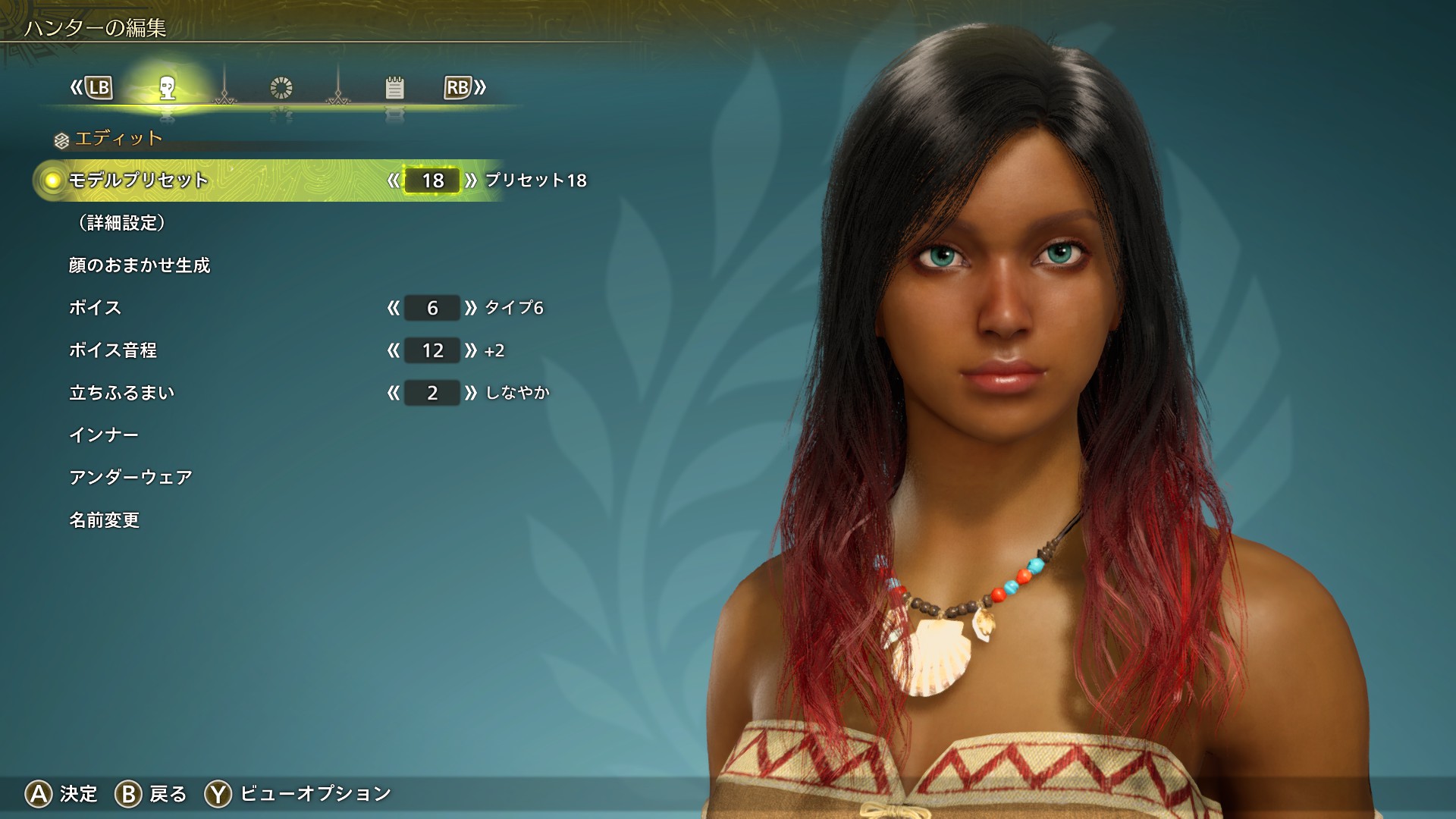Increase model preset past 18
Image resolution: width=1456 pixels, height=819 pixels.
(471, 180)
